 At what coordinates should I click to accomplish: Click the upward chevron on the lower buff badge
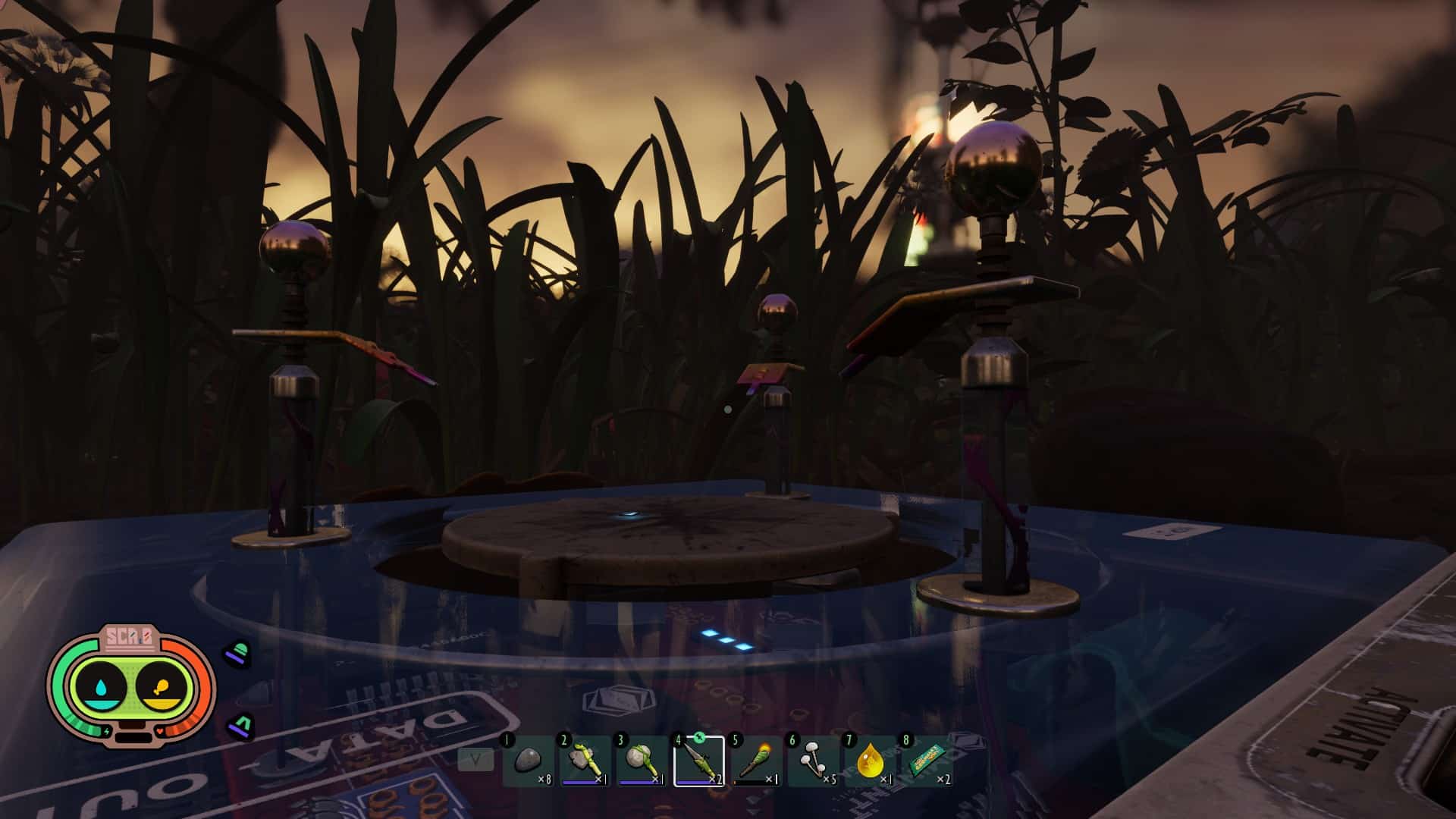coord(242,723)
